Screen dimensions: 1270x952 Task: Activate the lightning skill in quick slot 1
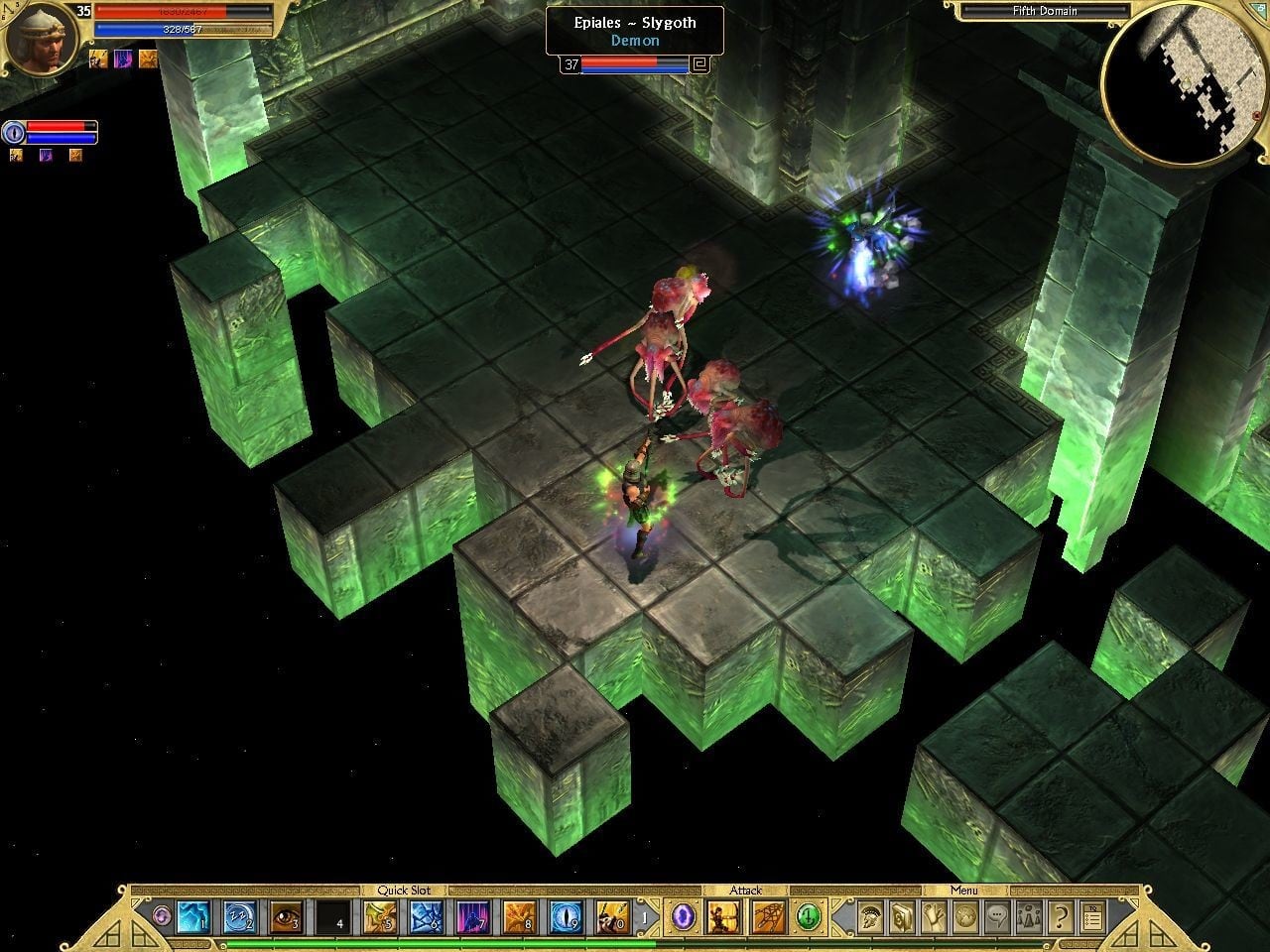pyautogui.click(x=191, y=917)
